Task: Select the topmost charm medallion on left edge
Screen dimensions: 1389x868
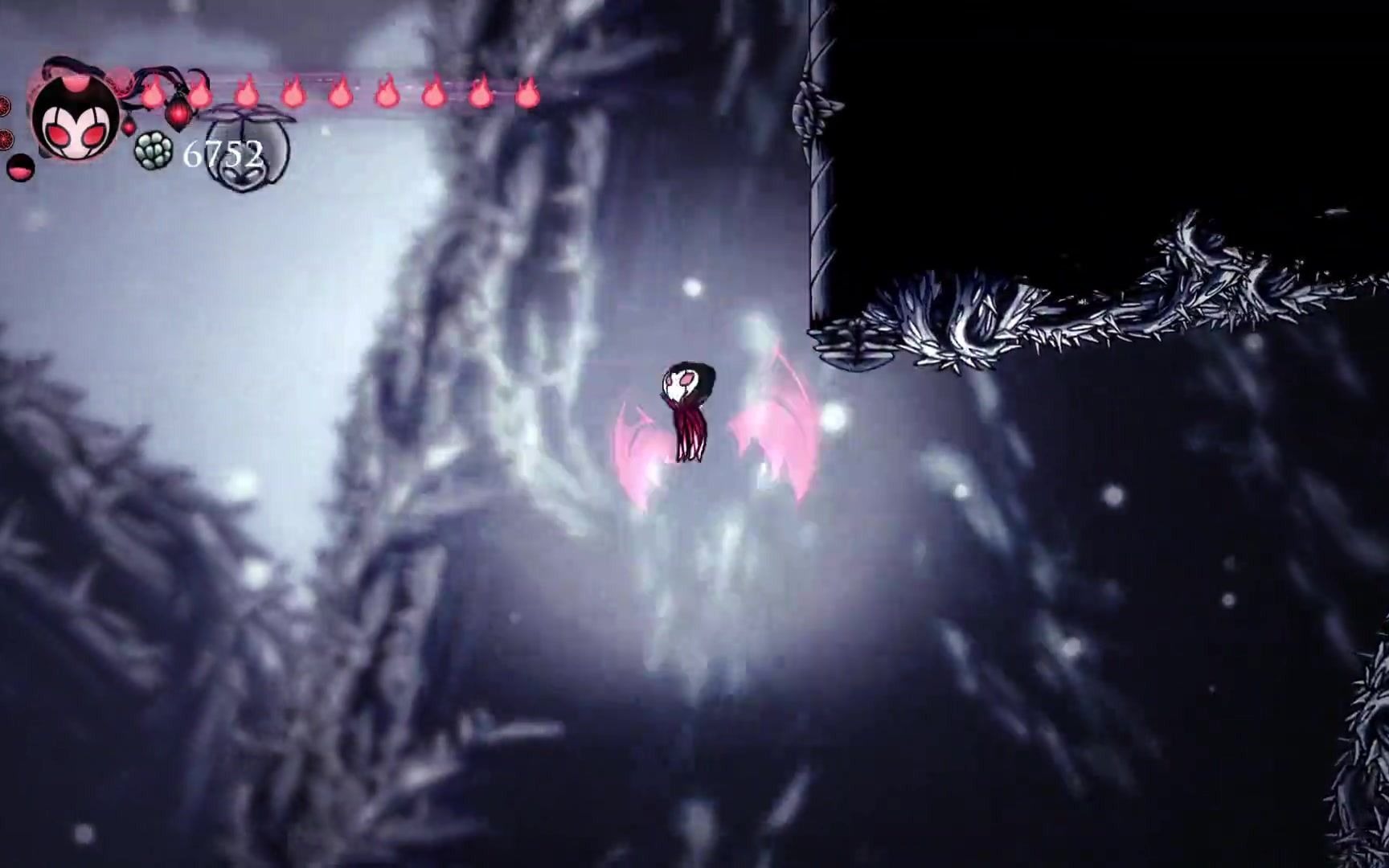Action: (x=4, y=104)
